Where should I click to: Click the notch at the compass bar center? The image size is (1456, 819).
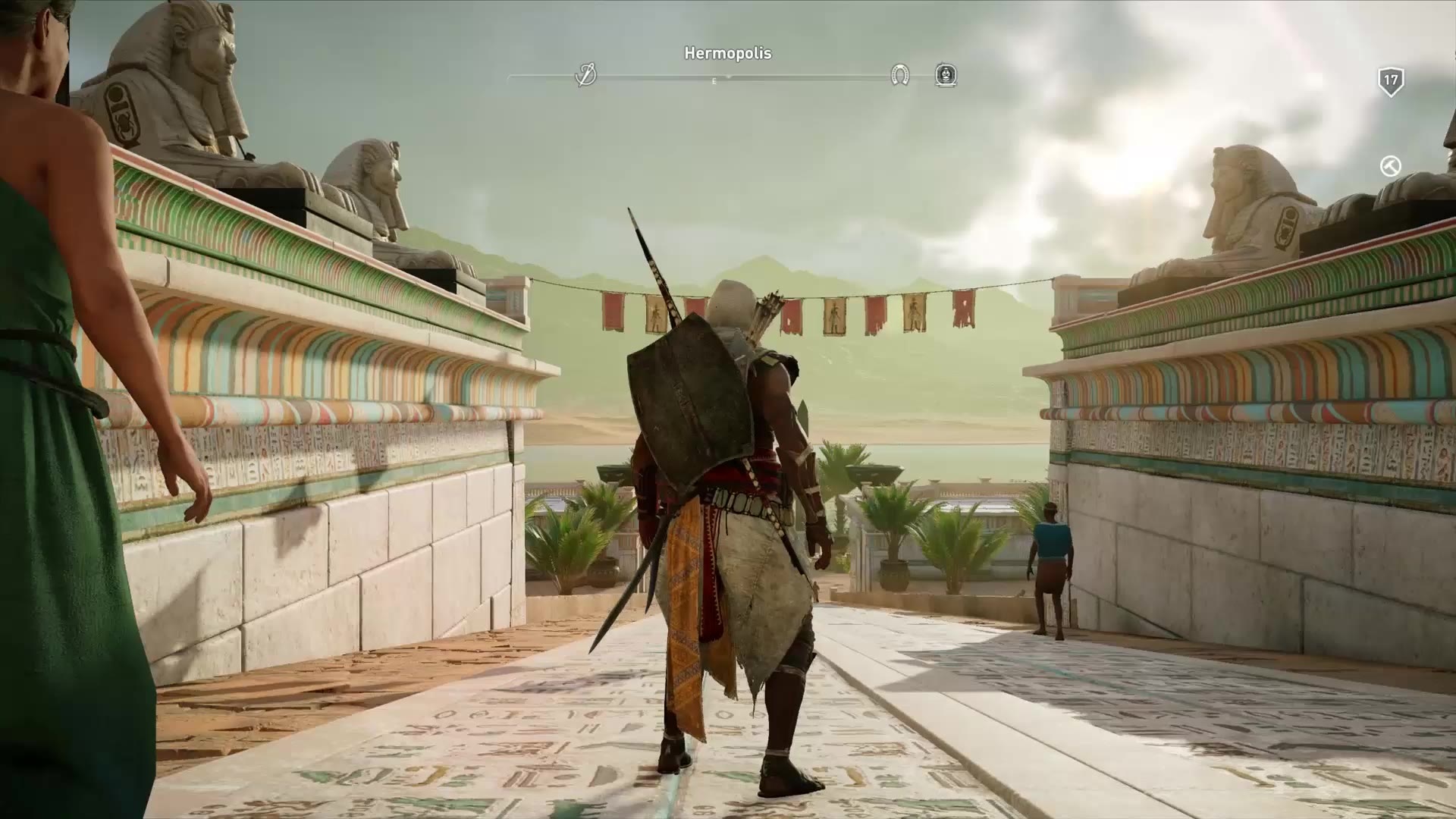click(x=726, y=76)
